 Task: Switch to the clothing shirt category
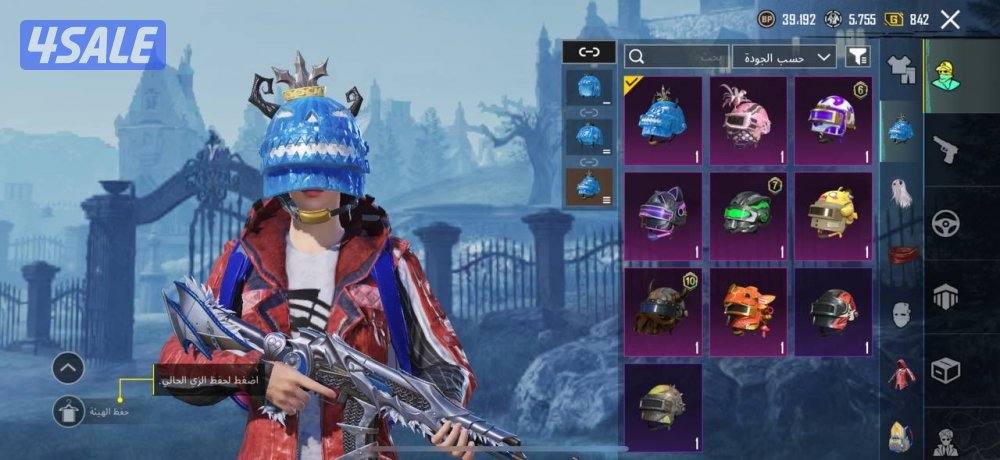pos(901,68)
